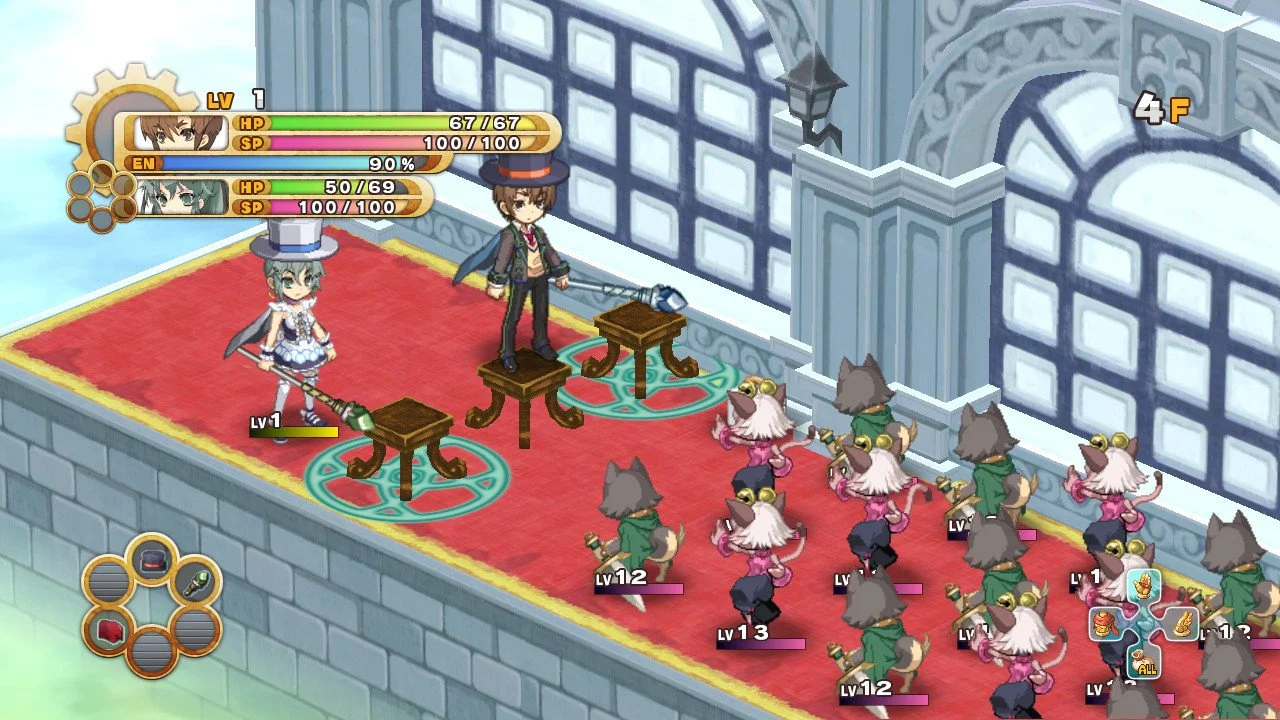Viewport: 1280px width, 720px height.
Task: Click the ALL pouch command icon
Action: click(1143, 660)
